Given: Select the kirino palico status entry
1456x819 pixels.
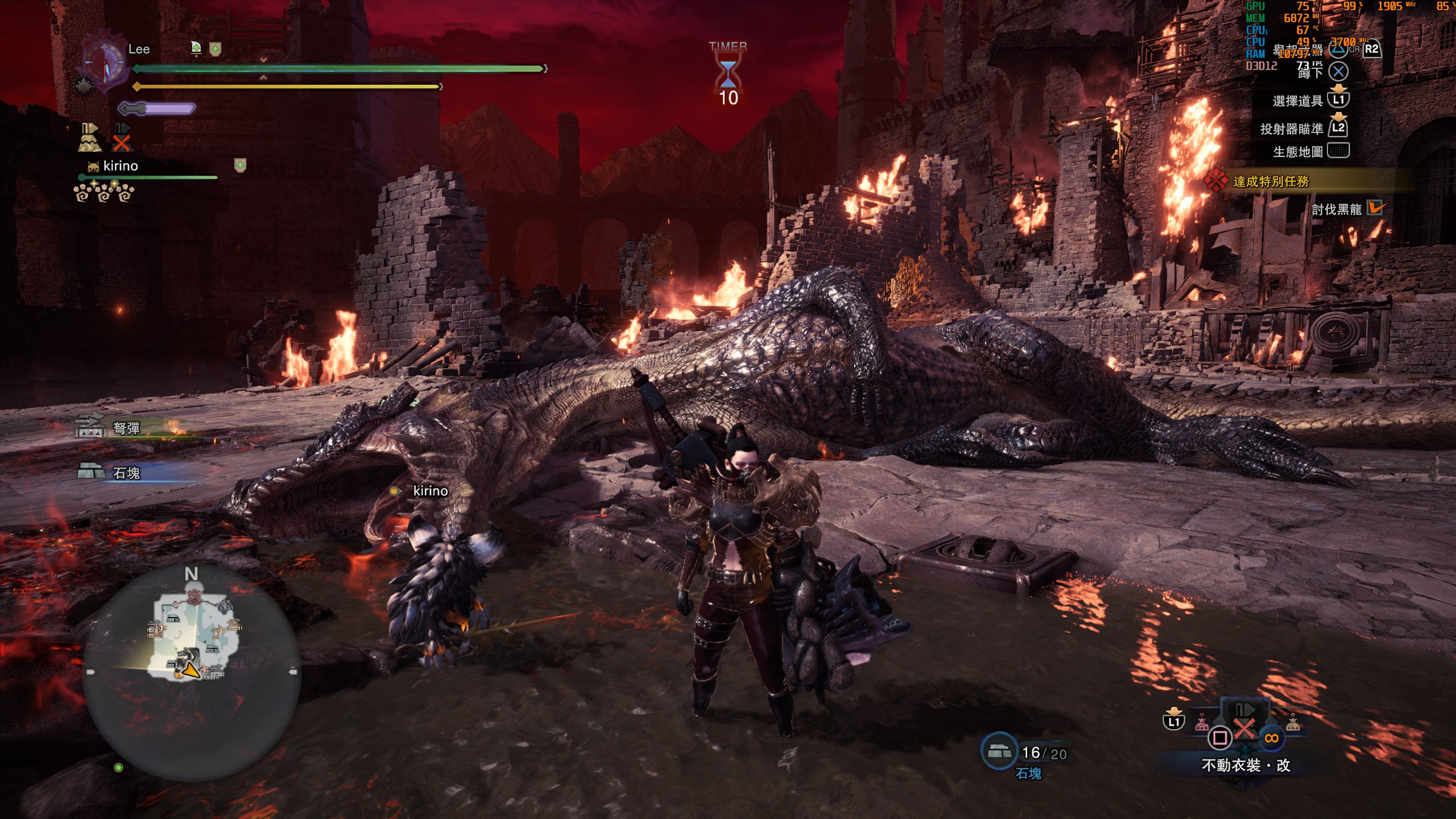Looking at the screenshot, I should (121, 166).
